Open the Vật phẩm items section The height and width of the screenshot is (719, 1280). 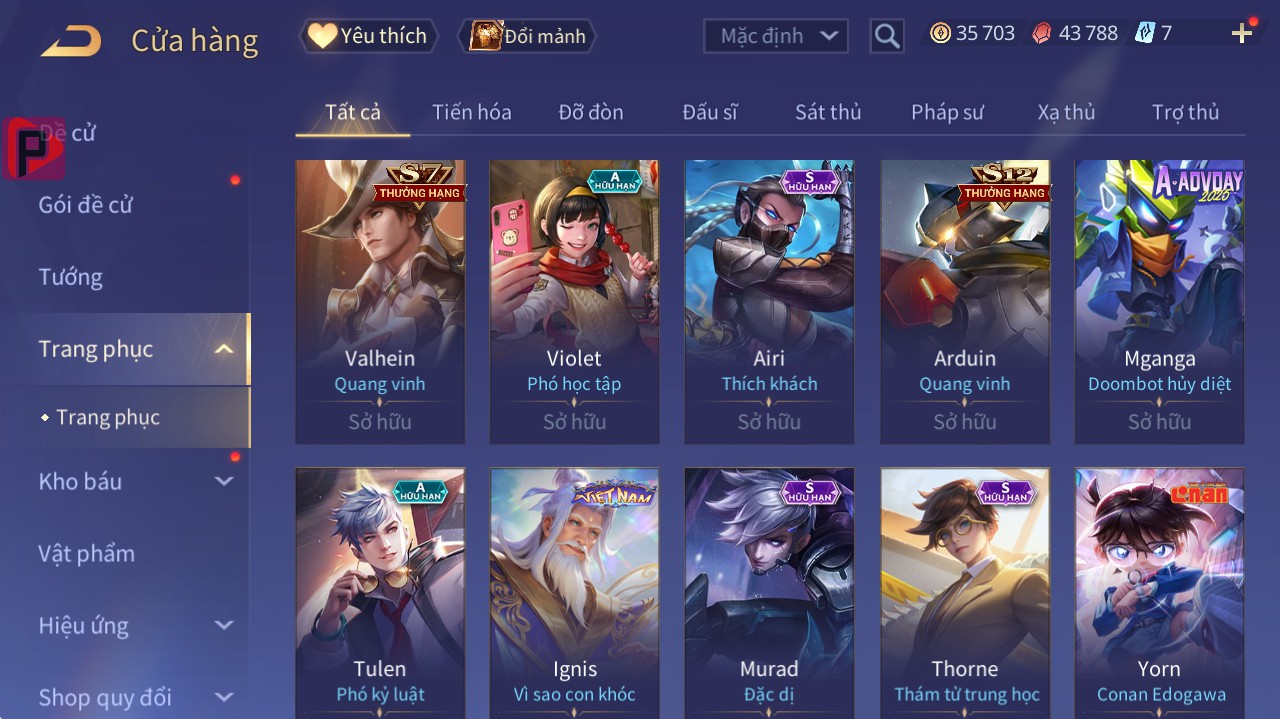tap(86, 553)
